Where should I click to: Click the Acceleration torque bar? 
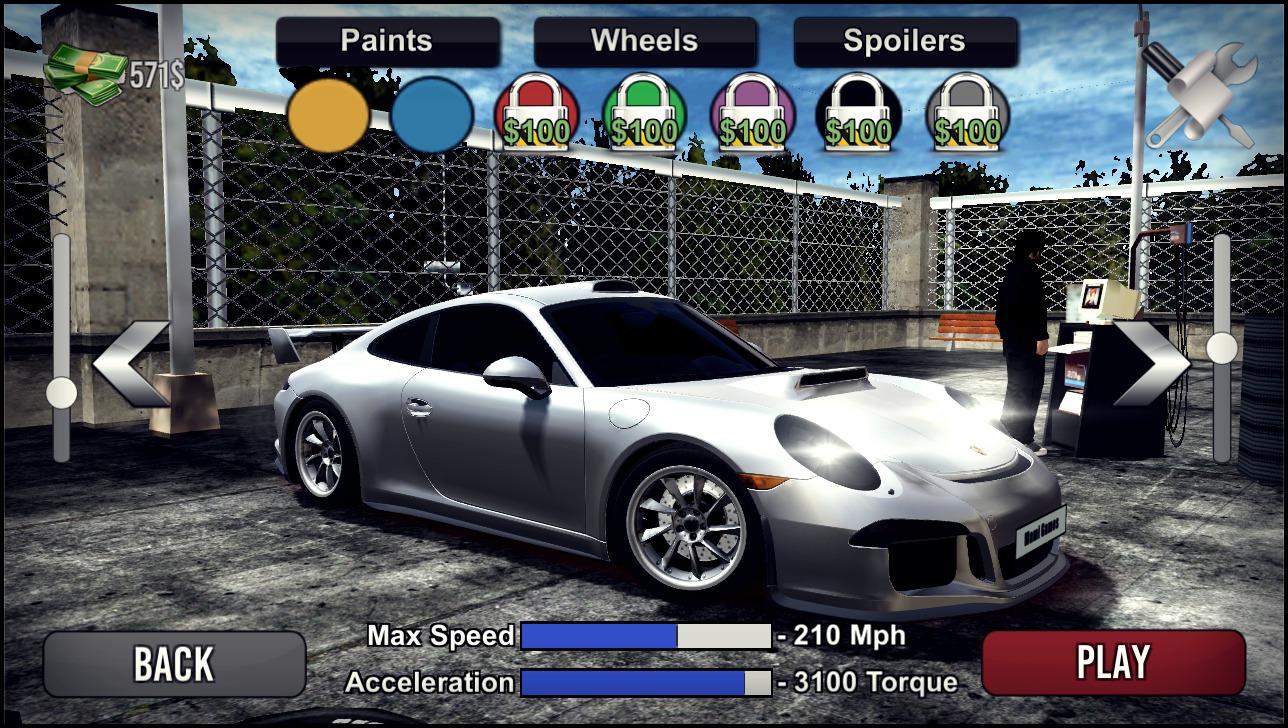[647, 682]
